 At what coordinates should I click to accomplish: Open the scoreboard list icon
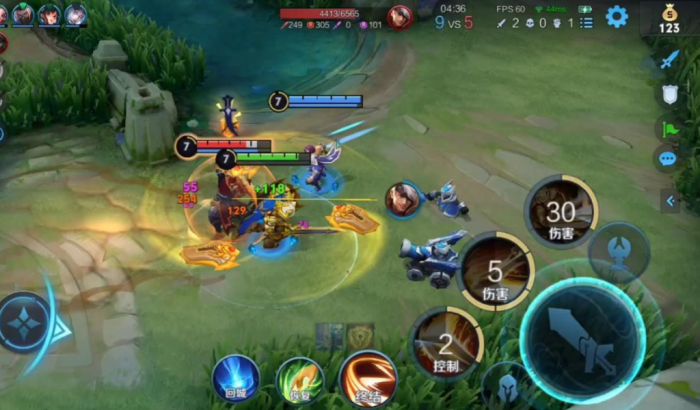pyautogui.click(x=587, y=22)
